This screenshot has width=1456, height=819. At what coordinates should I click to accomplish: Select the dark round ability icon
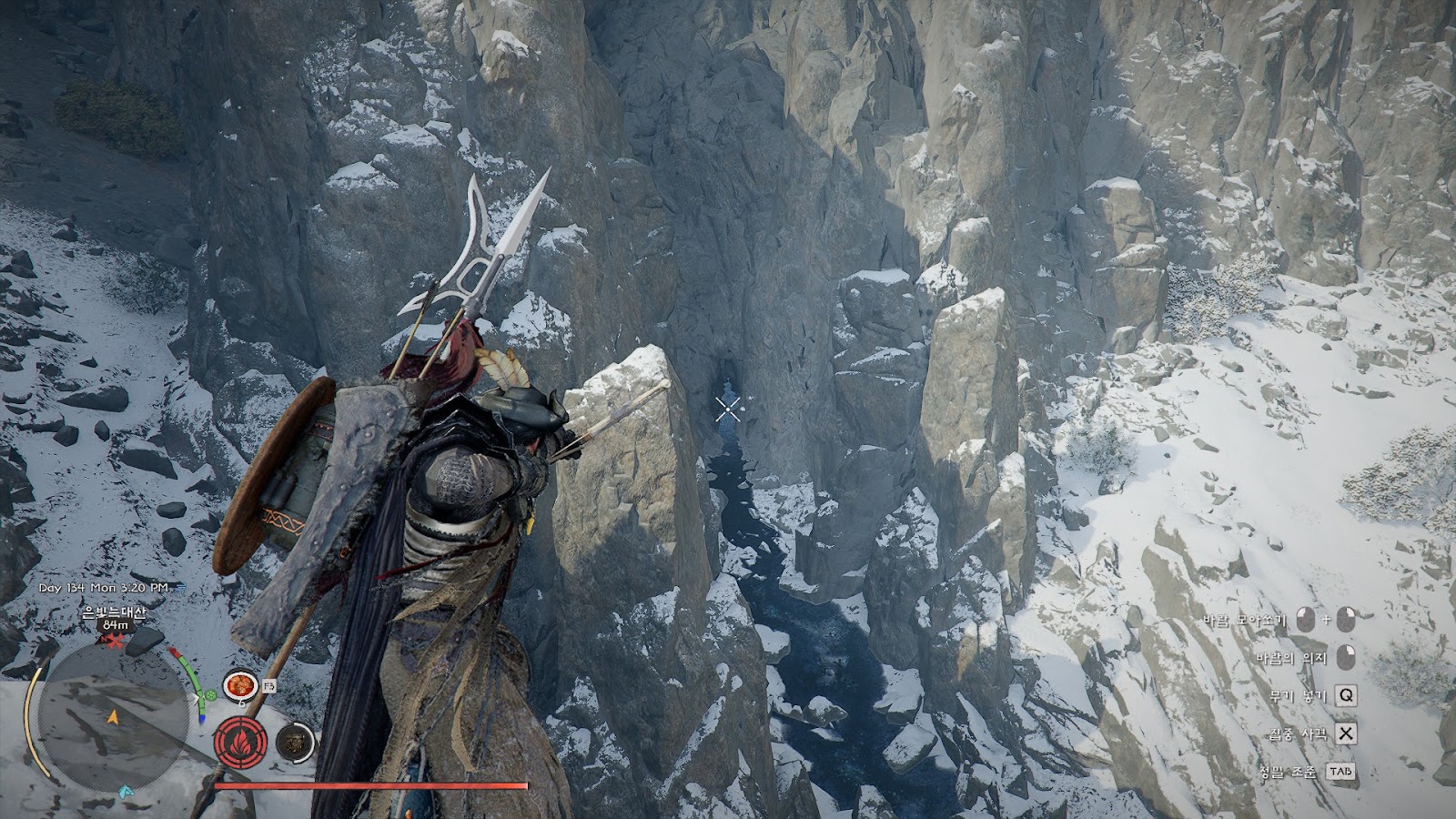(x=295, y=743)
